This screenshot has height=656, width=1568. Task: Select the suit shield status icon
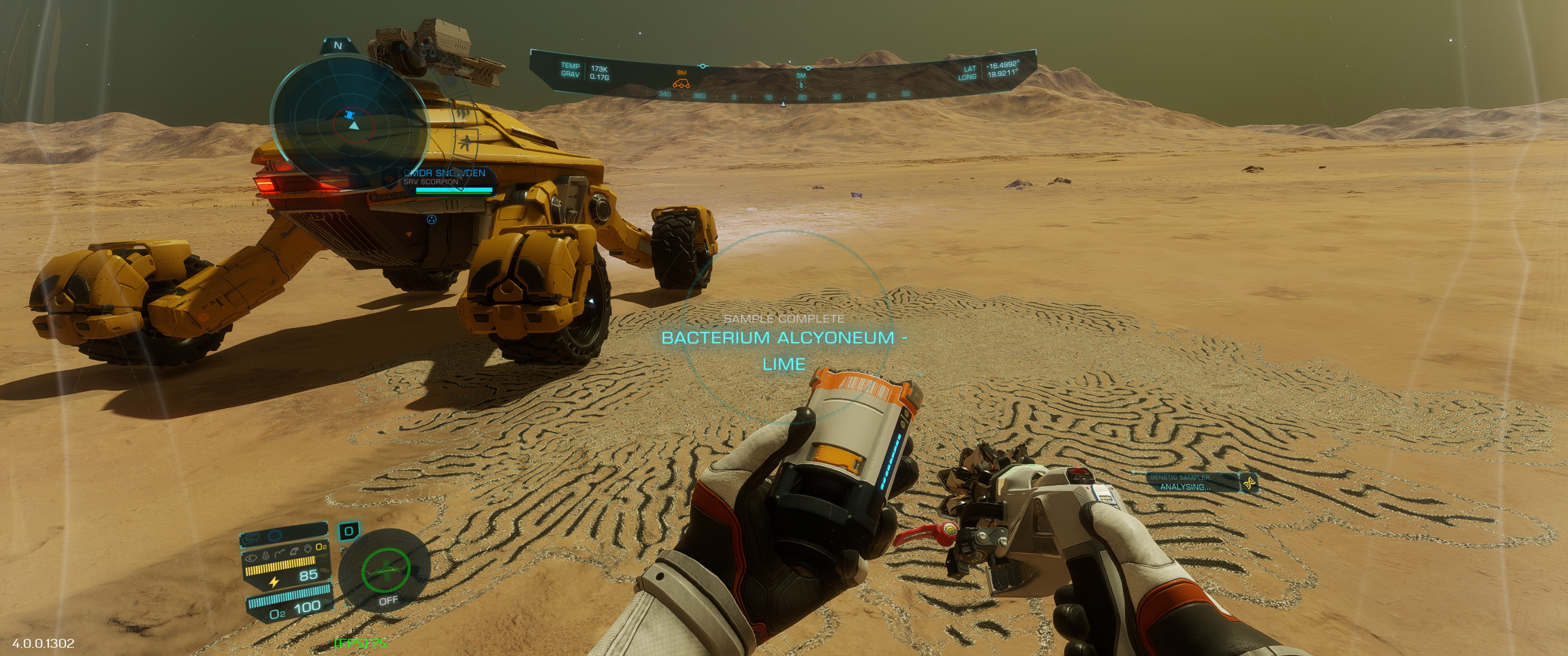click(x=309, y=548)
